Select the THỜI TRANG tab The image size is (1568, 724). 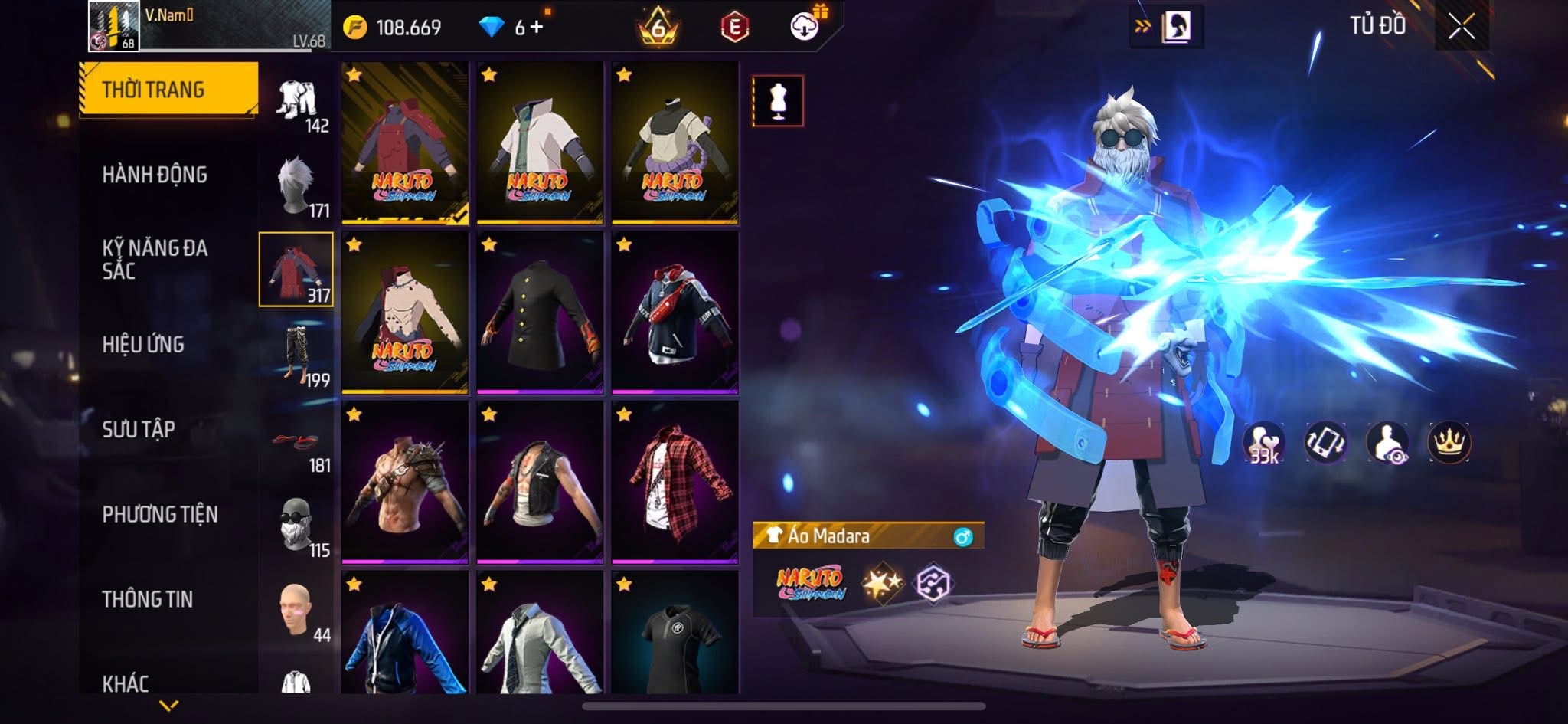pos(168,90)
